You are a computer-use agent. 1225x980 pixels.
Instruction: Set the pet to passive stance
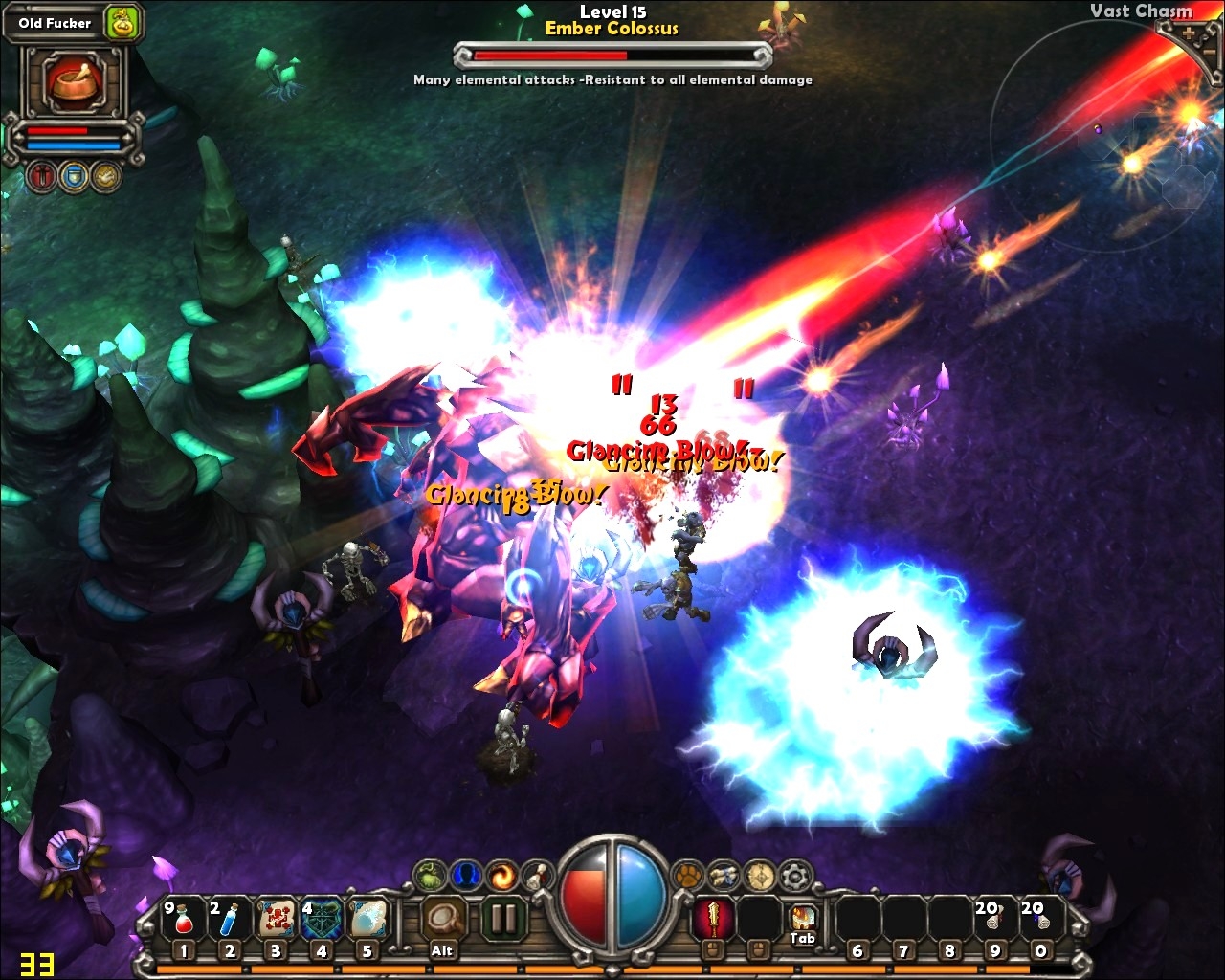click(105, 176)
